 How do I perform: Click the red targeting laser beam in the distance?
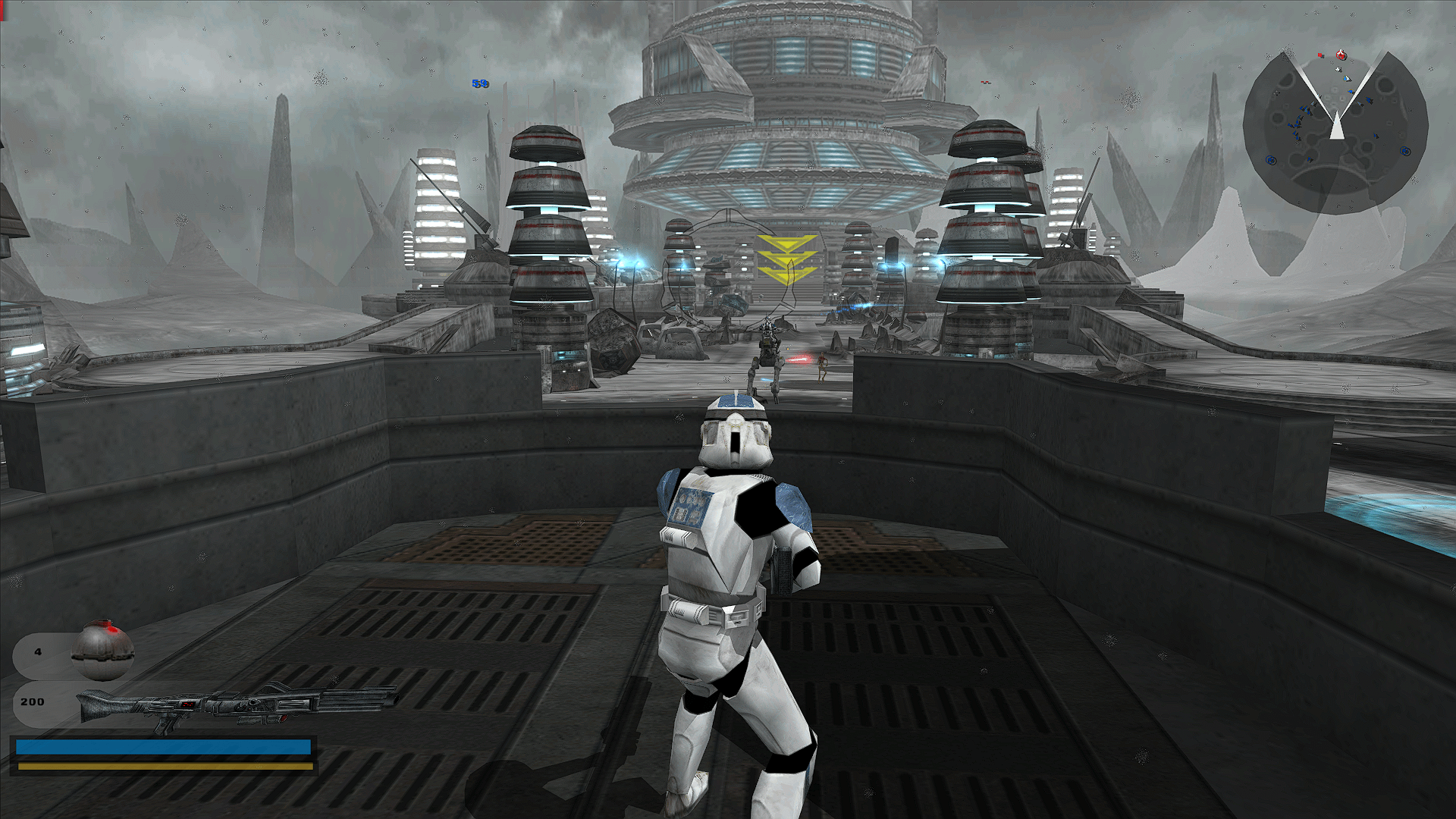coord(799,359)
